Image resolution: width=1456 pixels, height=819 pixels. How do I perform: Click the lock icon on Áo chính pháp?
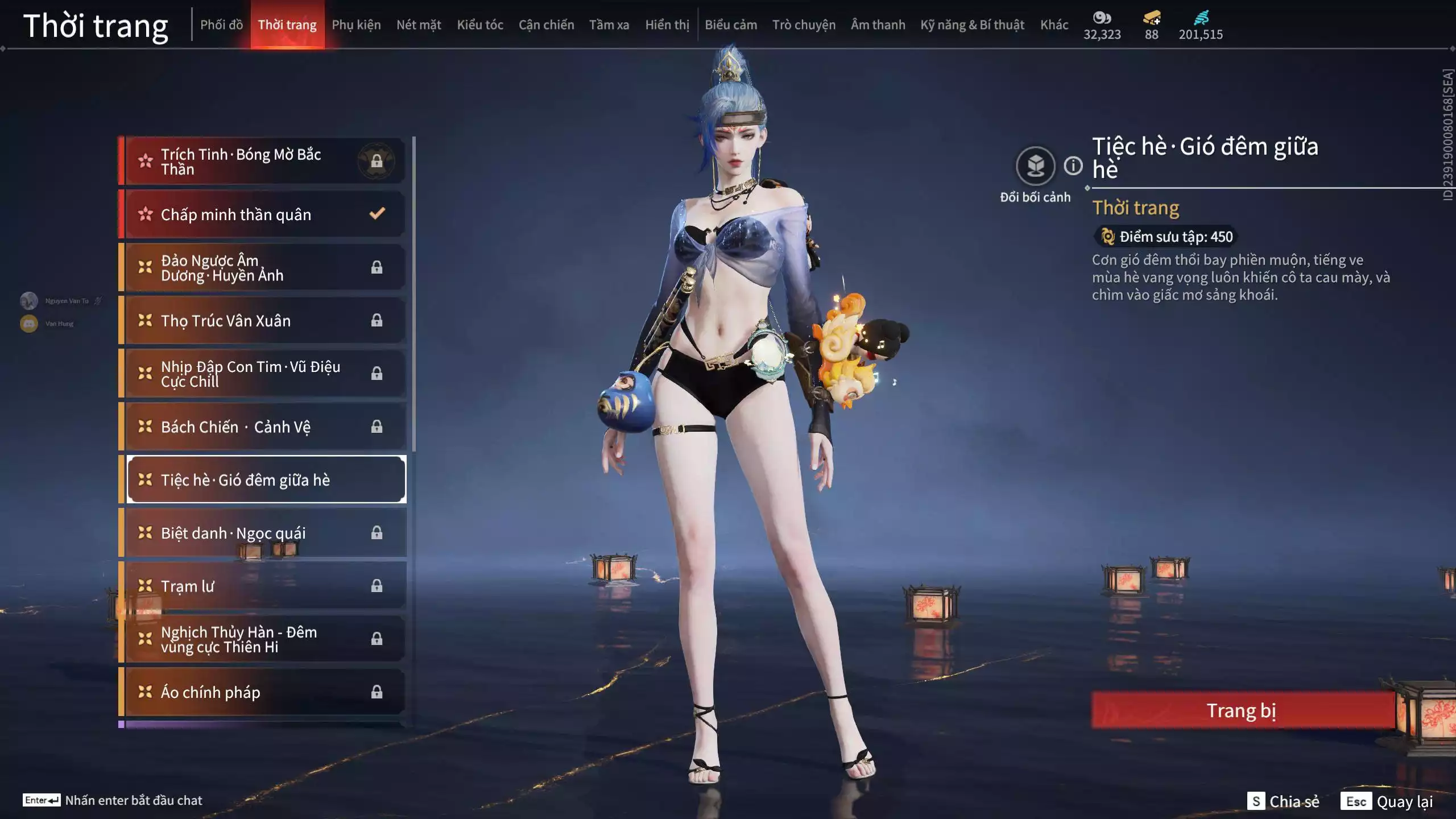tap(377, 692)
